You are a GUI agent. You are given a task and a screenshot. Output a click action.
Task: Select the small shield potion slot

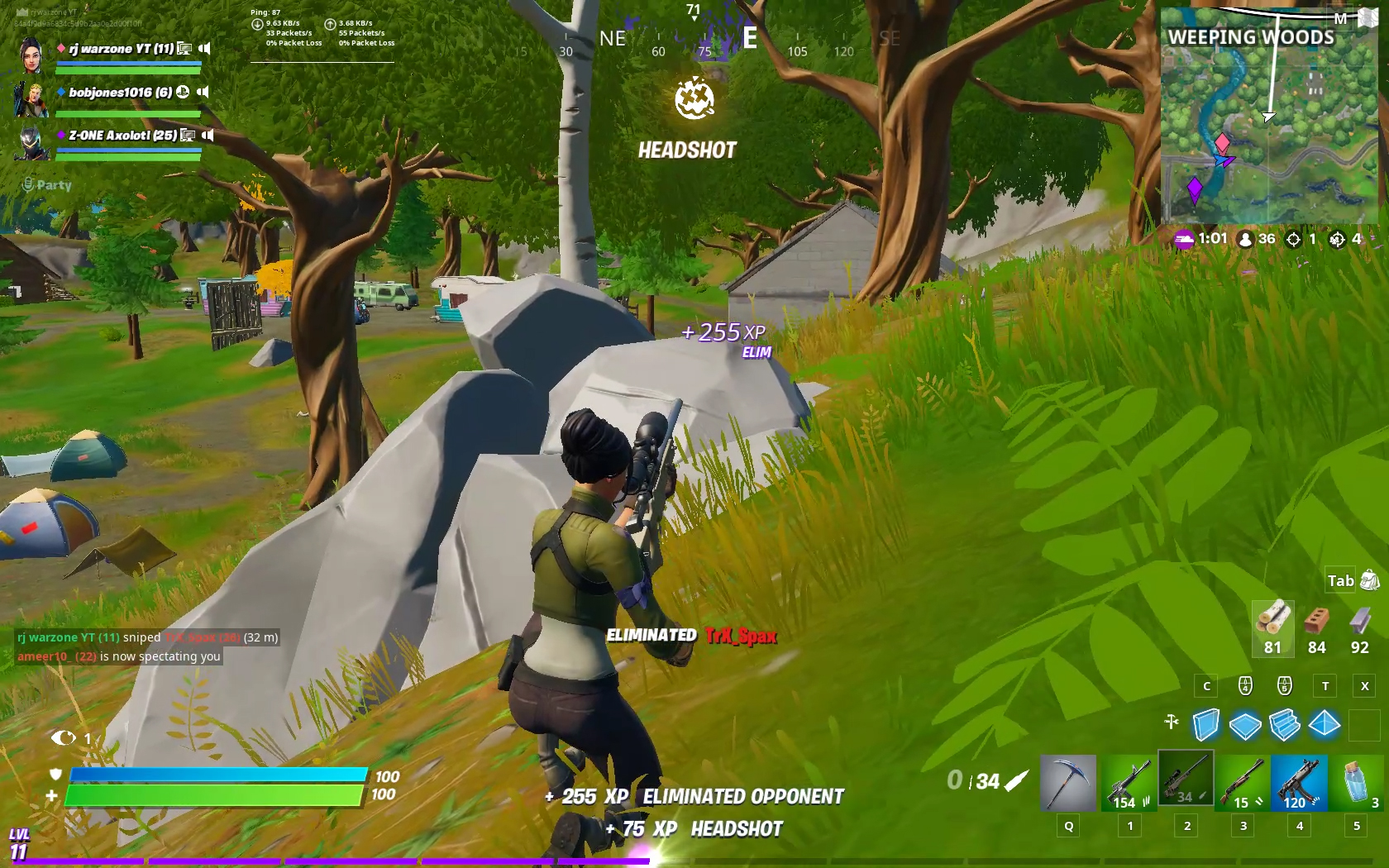coord(1357,782)
